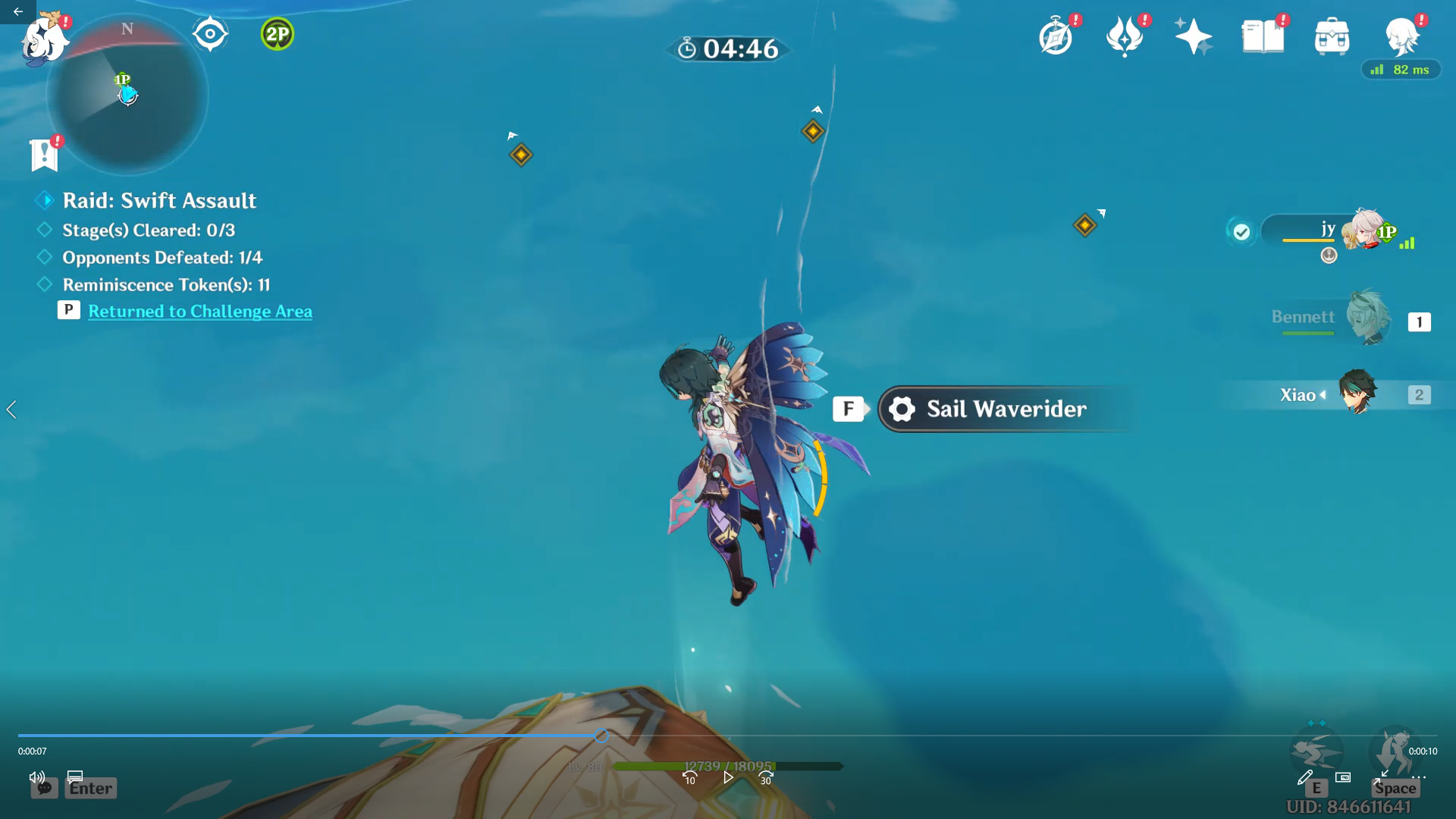Collapse the overlay using the left chevron
Screen dimensions: 1456x819
tap(11, 409)
